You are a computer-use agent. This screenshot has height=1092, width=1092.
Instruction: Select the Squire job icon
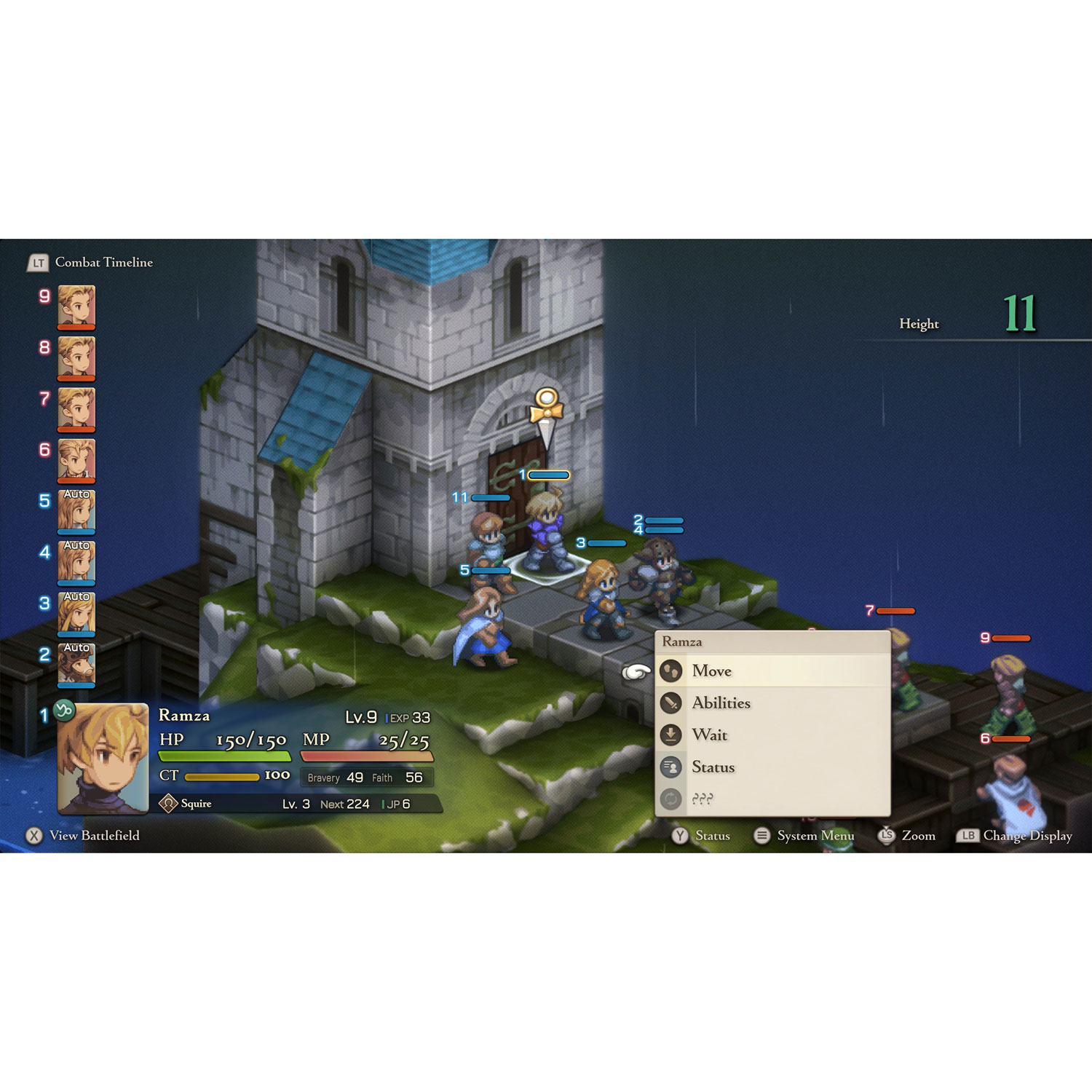[x=169, y=803]
